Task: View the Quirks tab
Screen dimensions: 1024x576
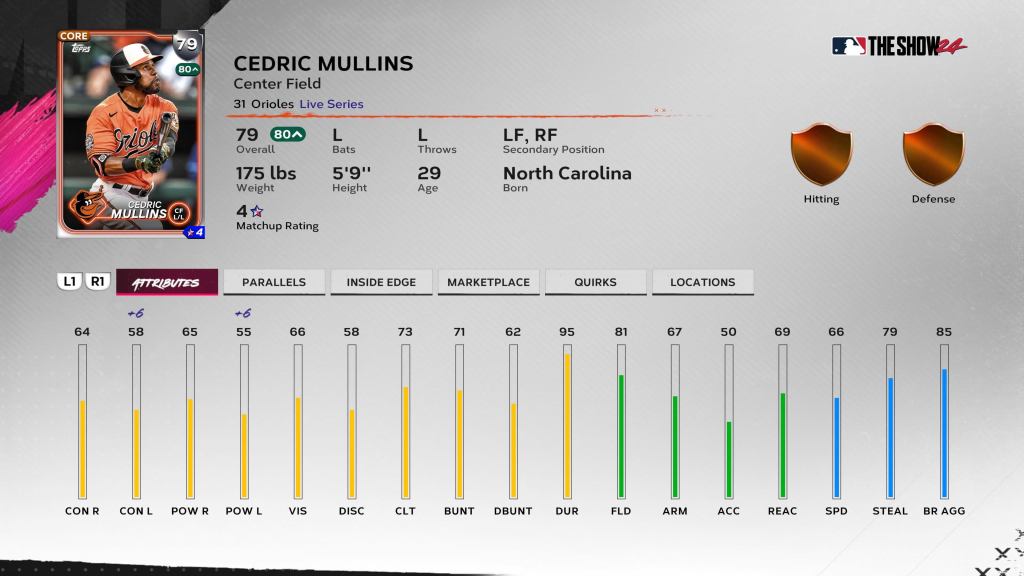Action: tap(595, 282)
